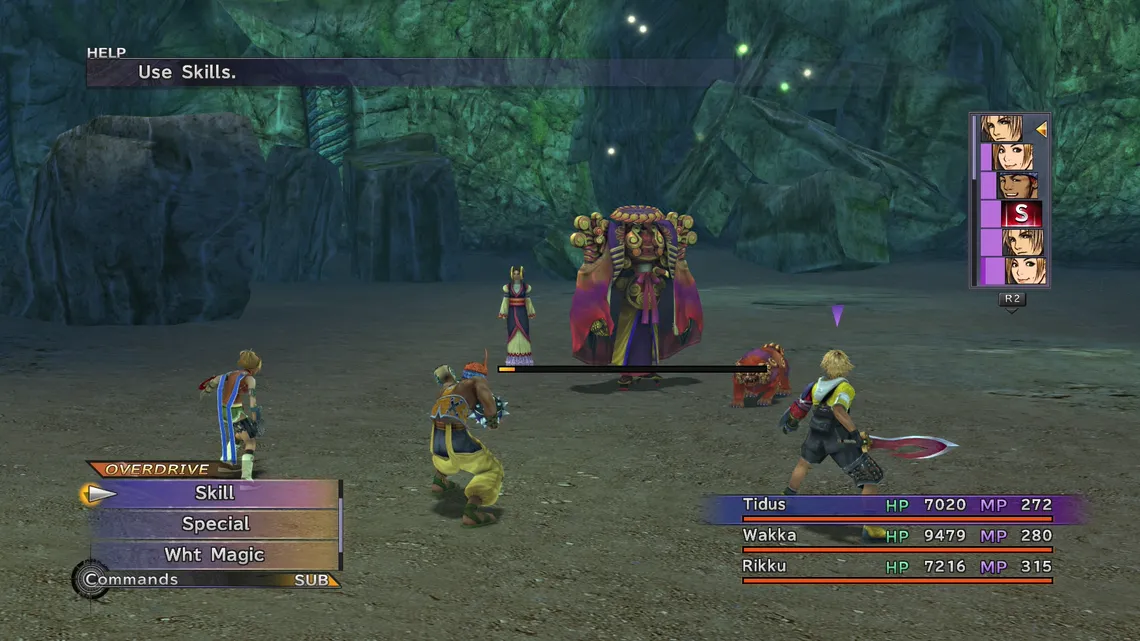The height and width of the screenshot is (641, 1140).
Task: Switch to the Overdrive menu tab
Action: click(x=157, y=469)
